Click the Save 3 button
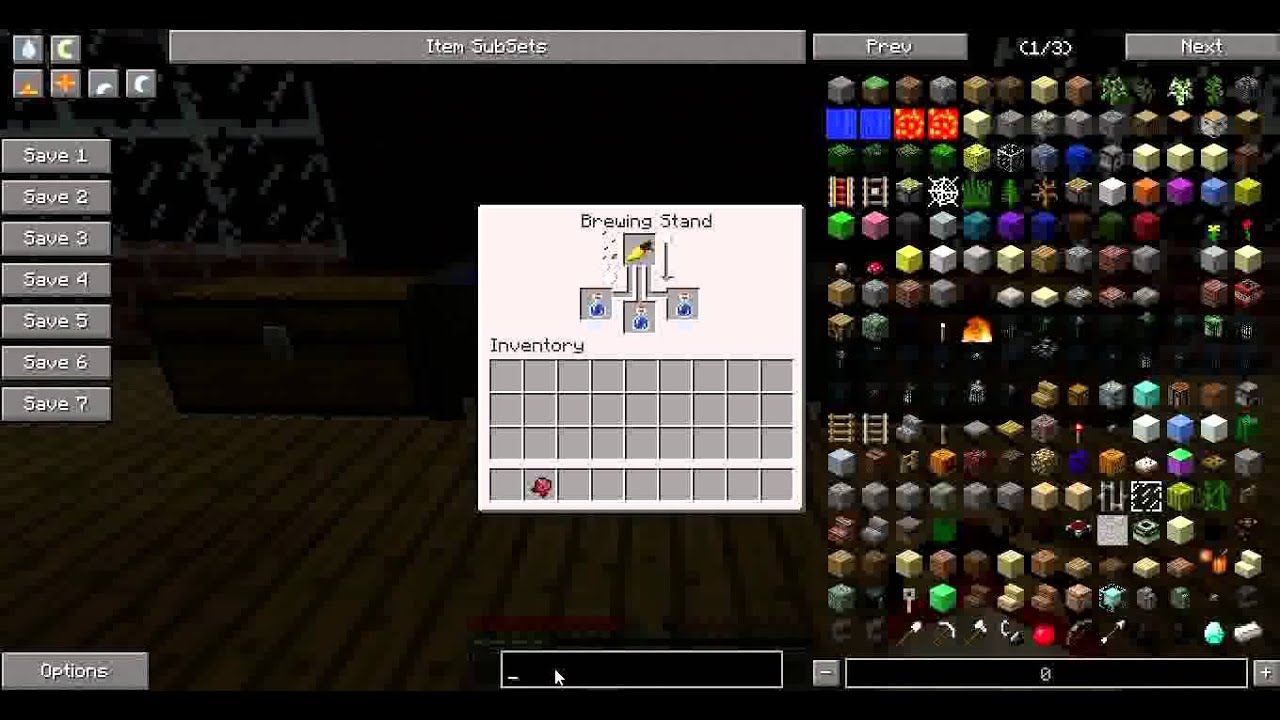The image size is (1280, 720). [55, 238]
